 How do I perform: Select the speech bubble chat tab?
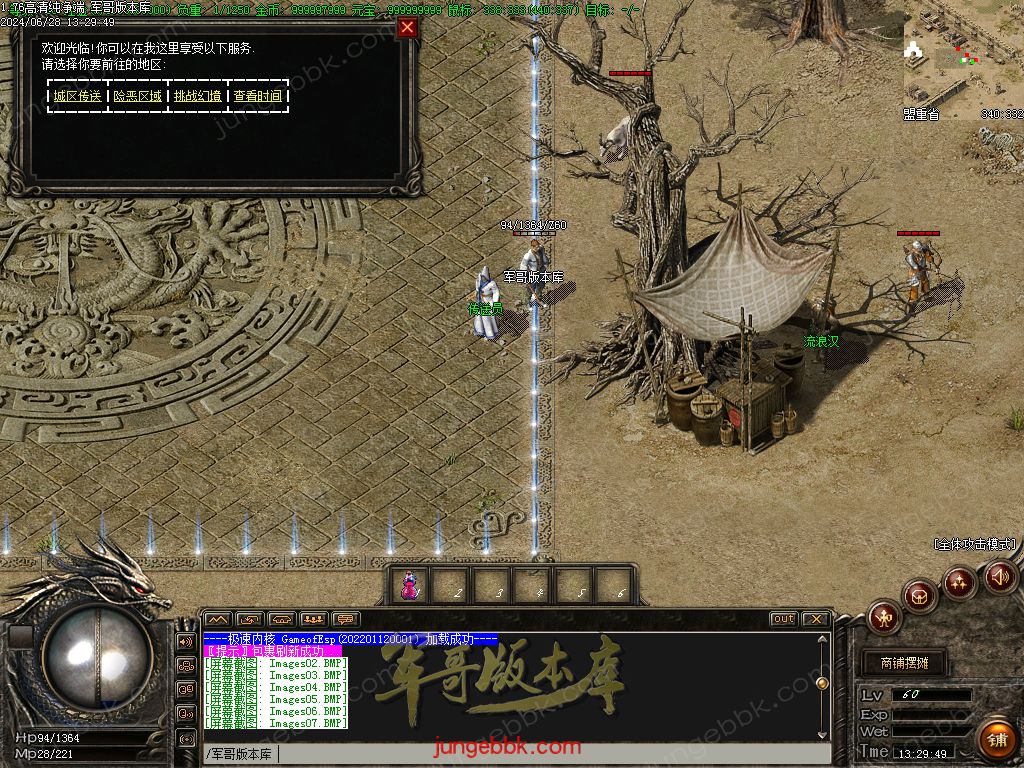[x=346, y=619]
